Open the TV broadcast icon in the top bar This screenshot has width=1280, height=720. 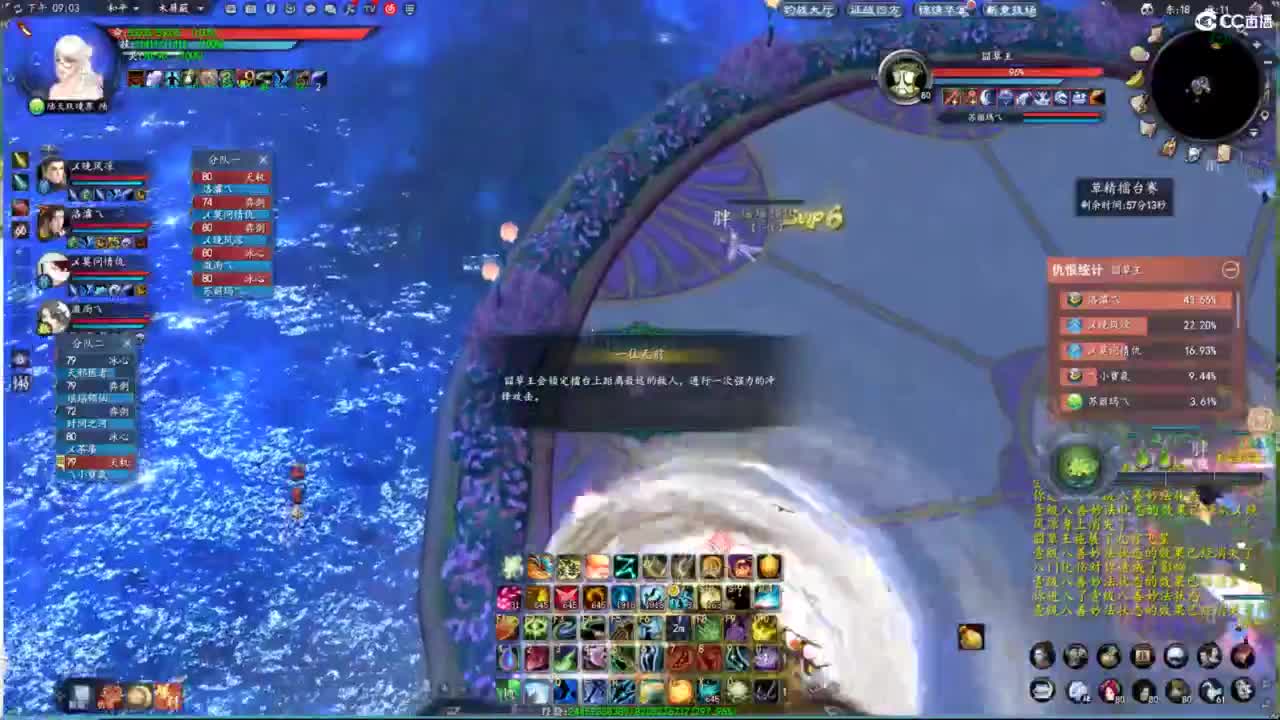[x=369, y=9]
